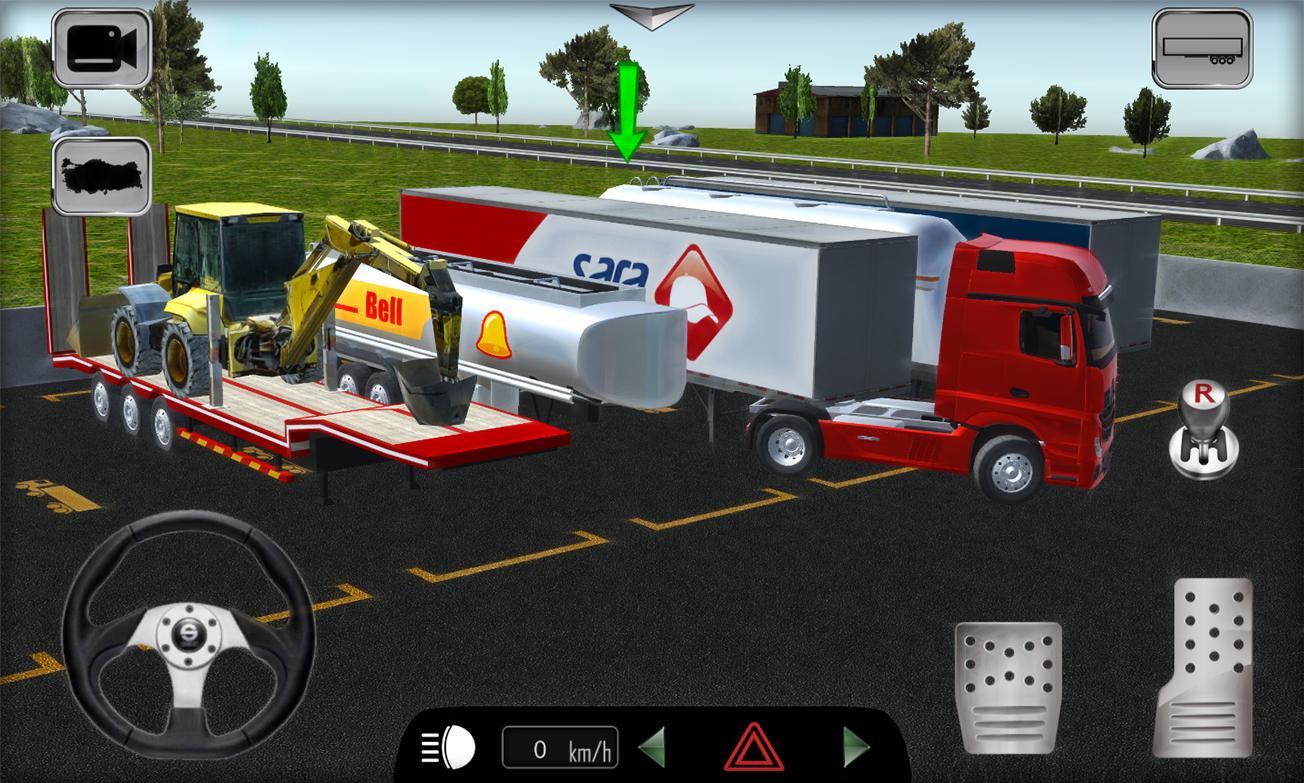Open the Turkey map view
Image resolution: width=1304 pixels, height=783 pixels.
coord(103,180)
